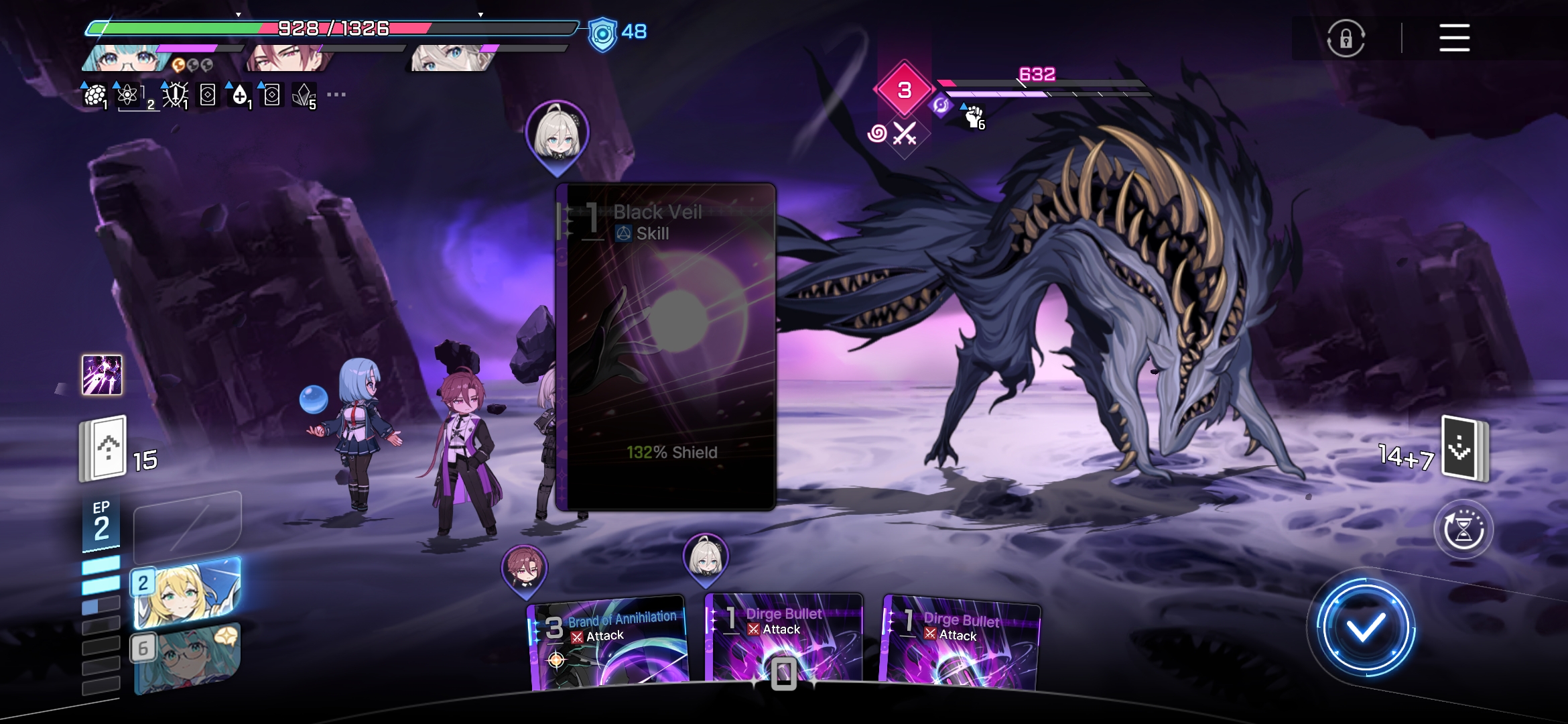Play the Brand of Annihilation attack card
Screen dimensions: 1568x724
click(x=608, y=644)
